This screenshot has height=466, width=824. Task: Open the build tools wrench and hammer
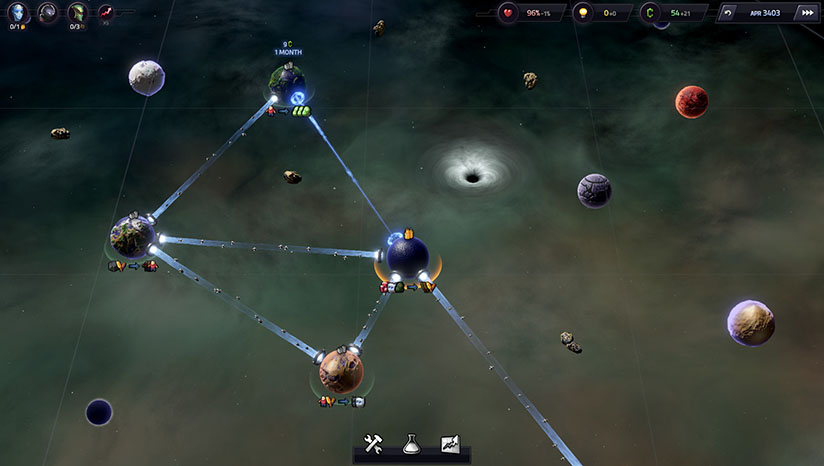point(375,443)
